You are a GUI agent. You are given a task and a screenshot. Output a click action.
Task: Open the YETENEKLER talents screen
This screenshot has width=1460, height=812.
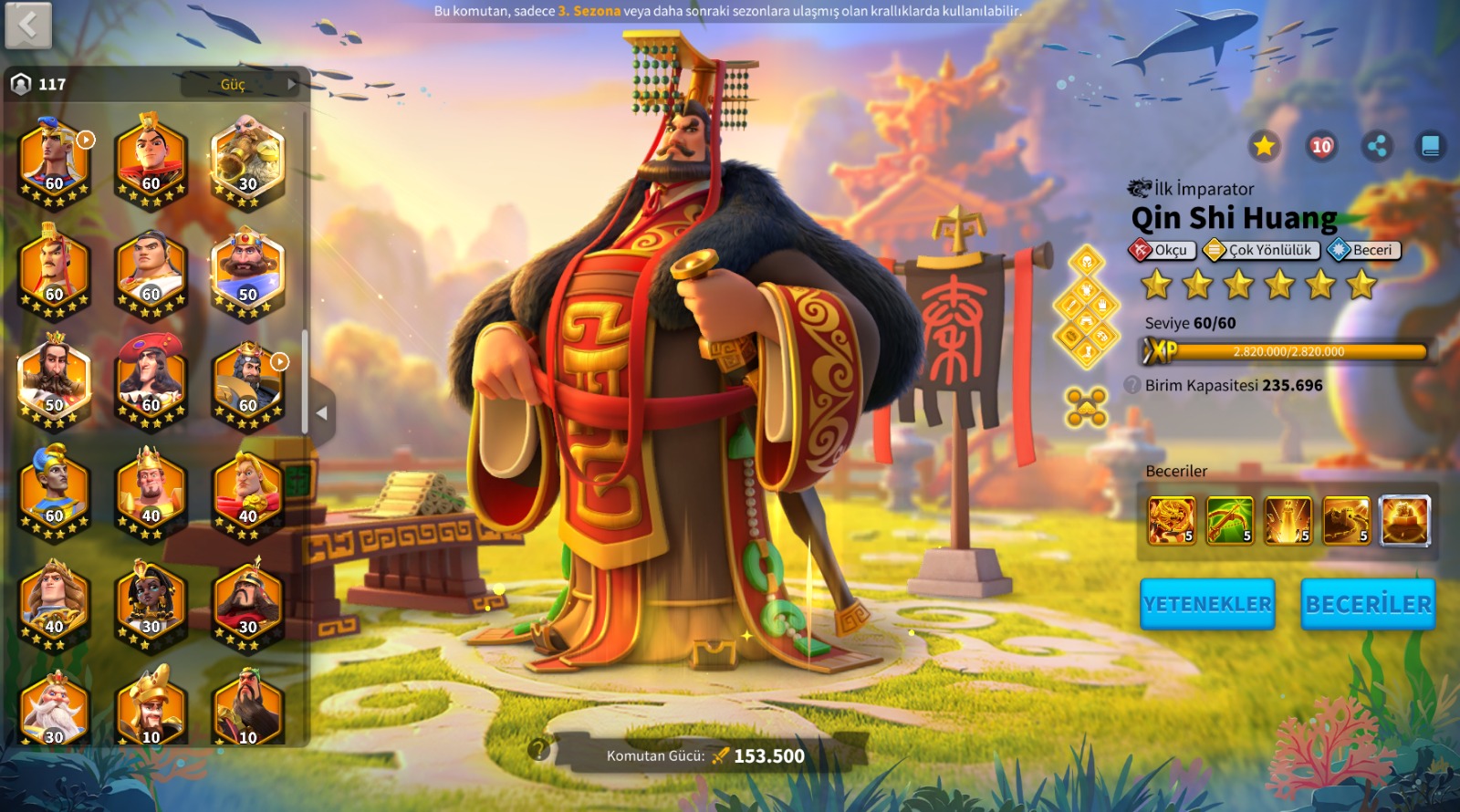click(1207, 604)
